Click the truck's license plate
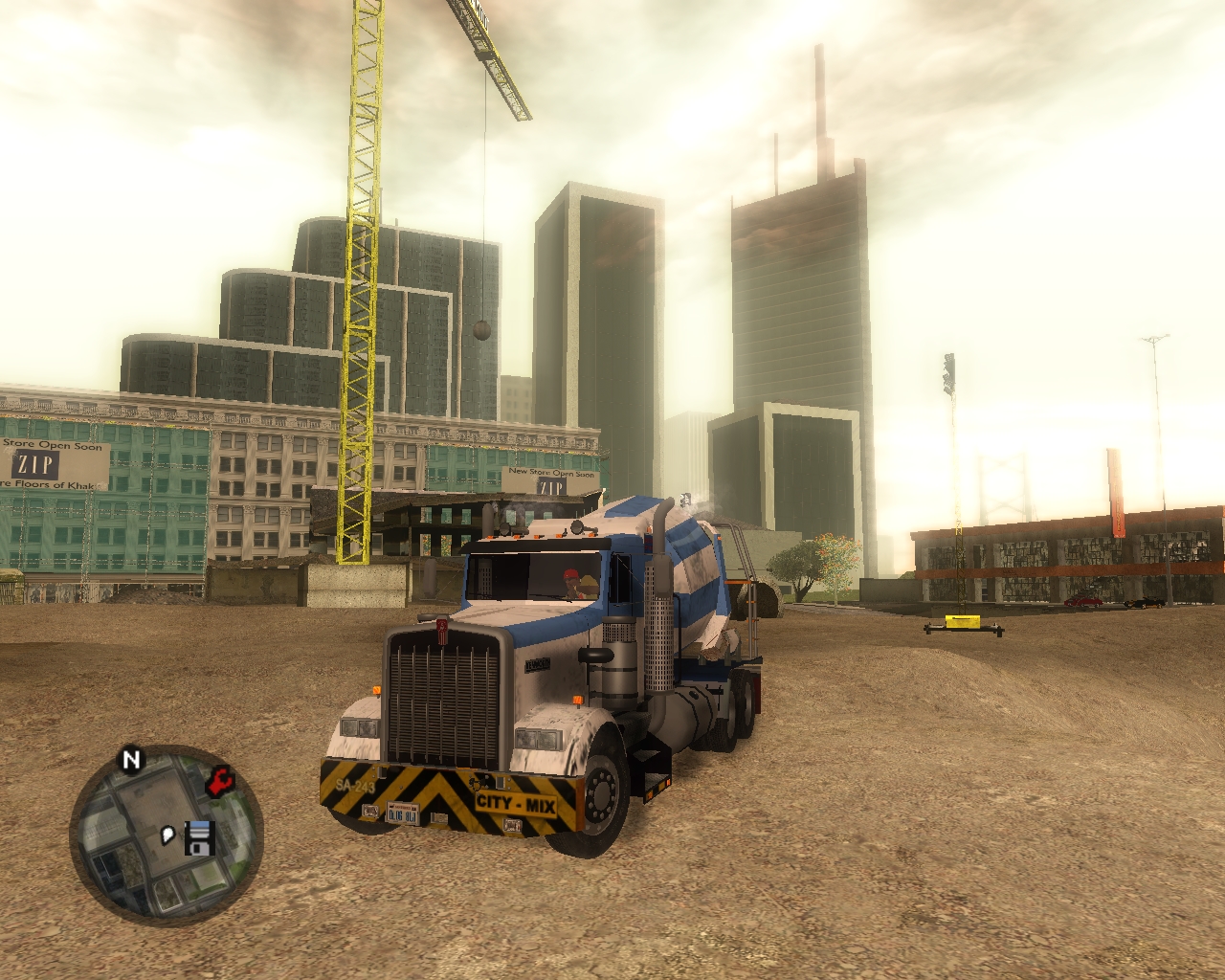Screen dimensions: 1225x980 coord(403,813)
